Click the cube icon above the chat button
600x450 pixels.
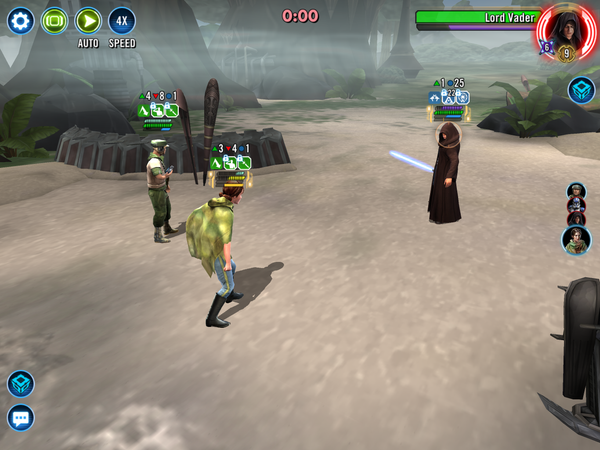(20, 384)
